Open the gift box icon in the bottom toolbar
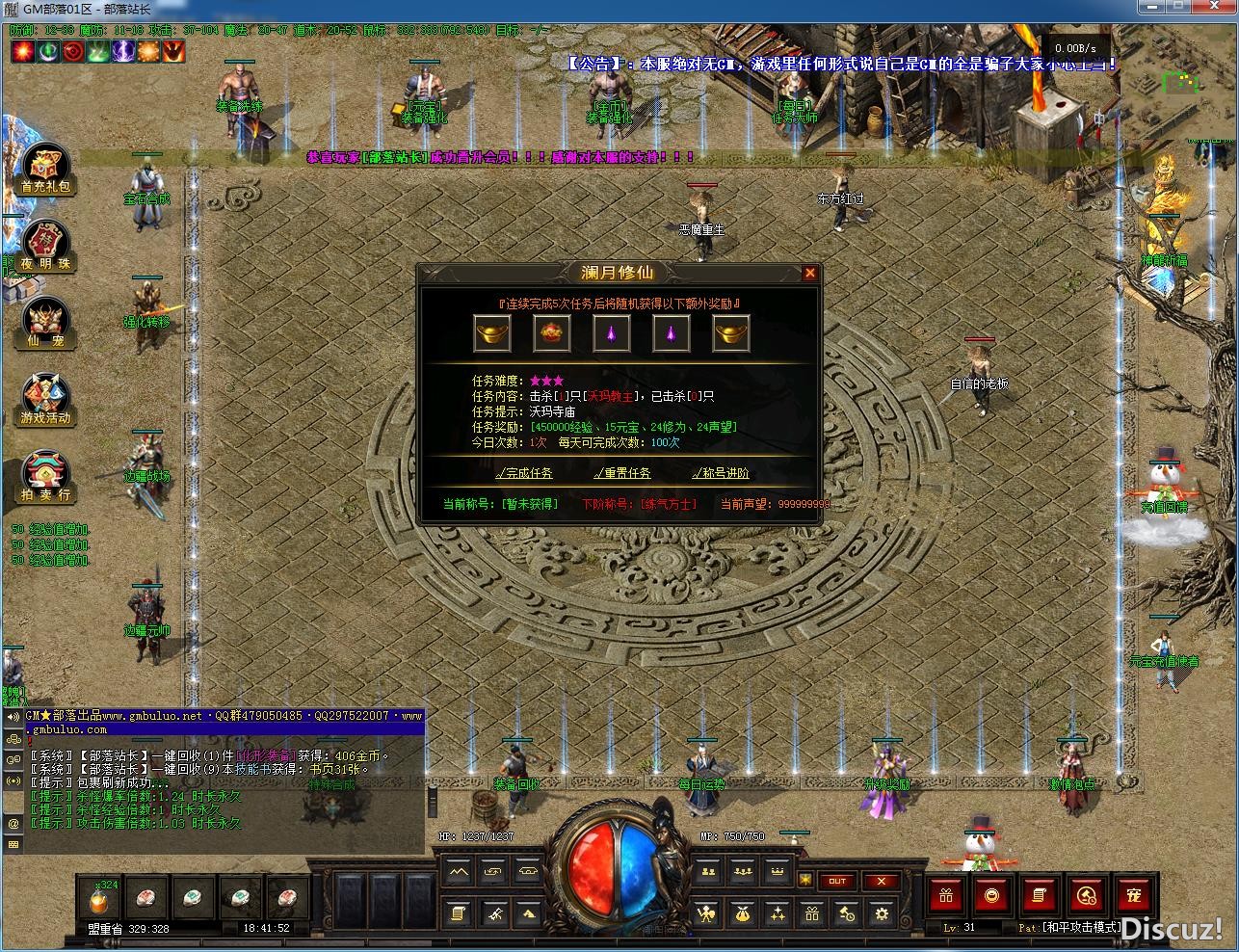The width and height of the screenshot is (1239, 952). click(x=812, y=916)
